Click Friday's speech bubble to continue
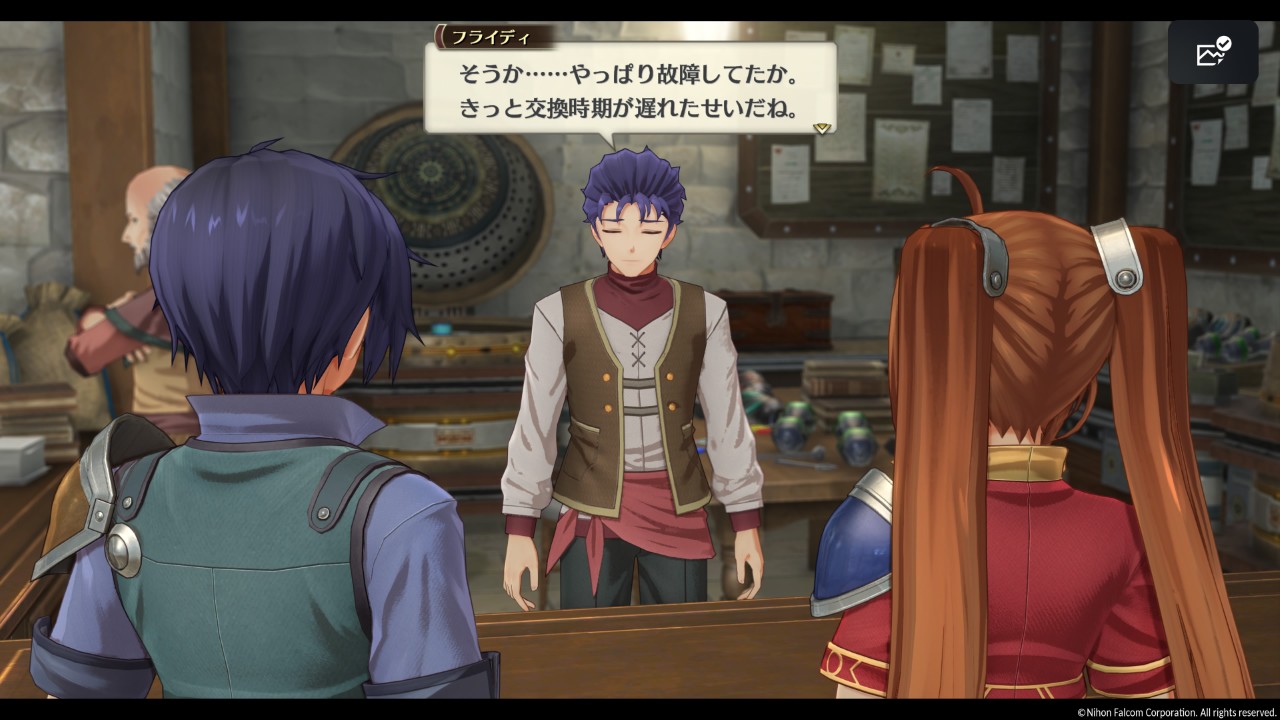1280x720 pixels. pyautogui.click(x=630, y=90)
